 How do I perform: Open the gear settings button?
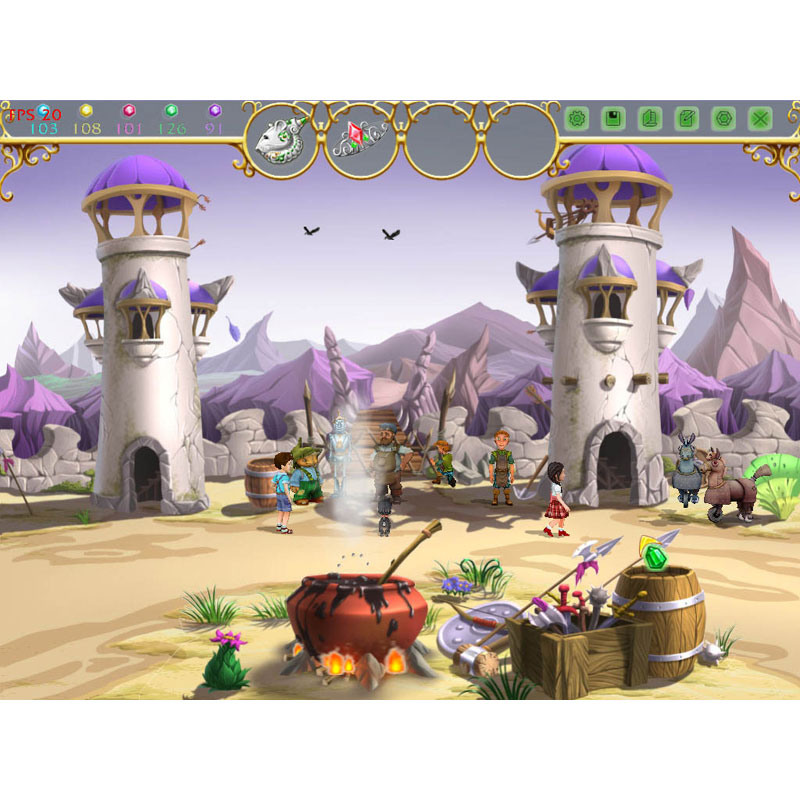[x=577, y=119]
